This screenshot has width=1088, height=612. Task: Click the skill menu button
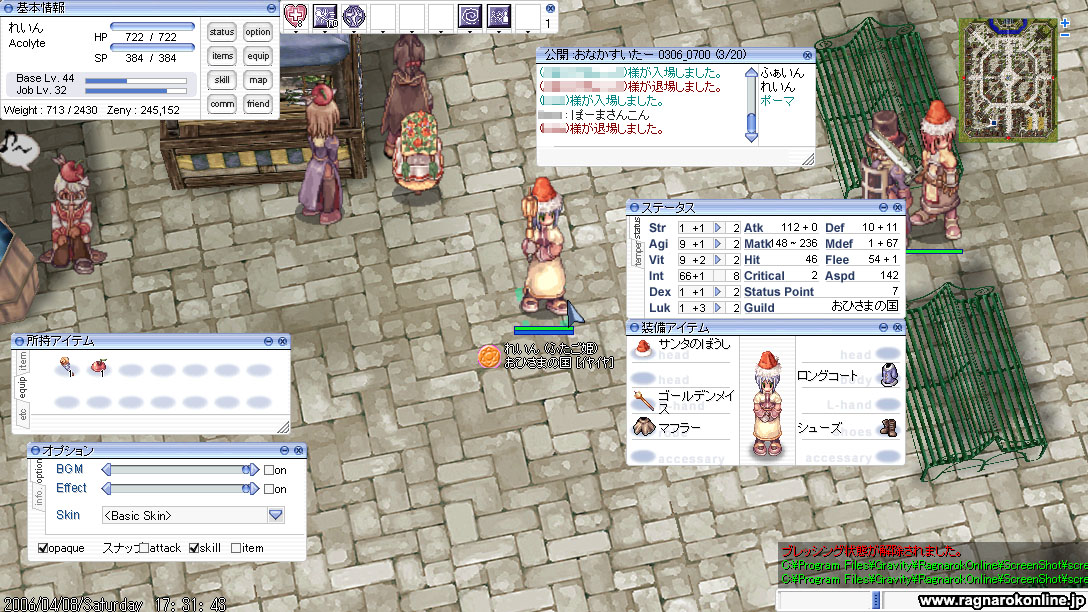point(222,80)
